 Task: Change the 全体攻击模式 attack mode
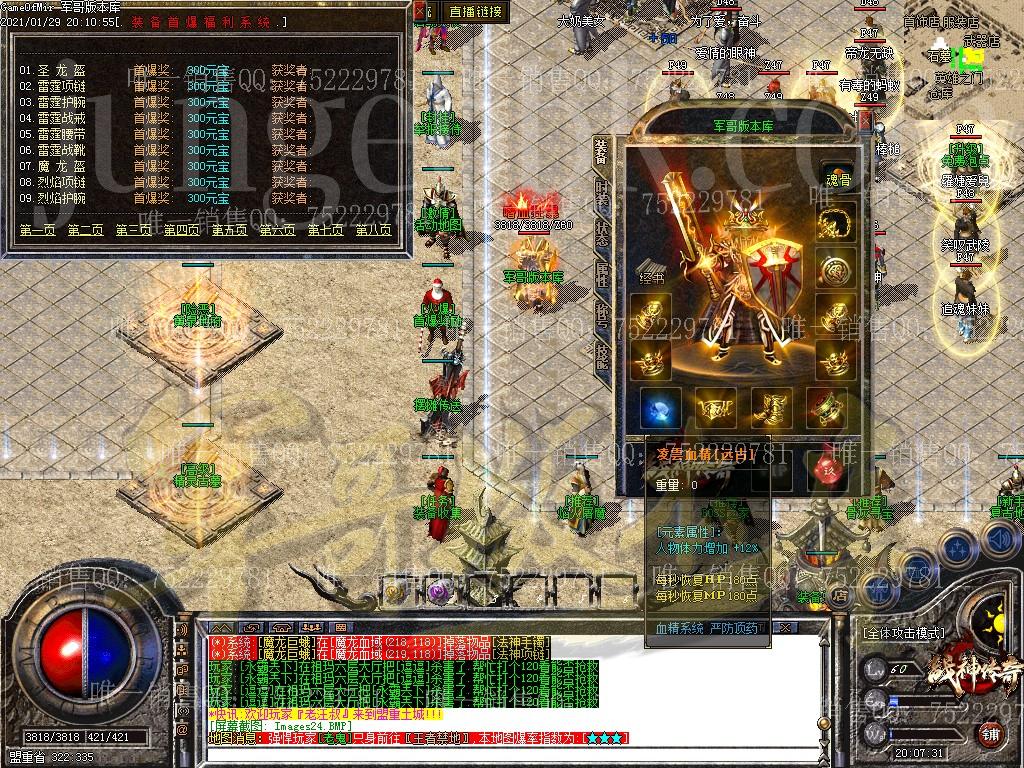(x=903, y=633)
